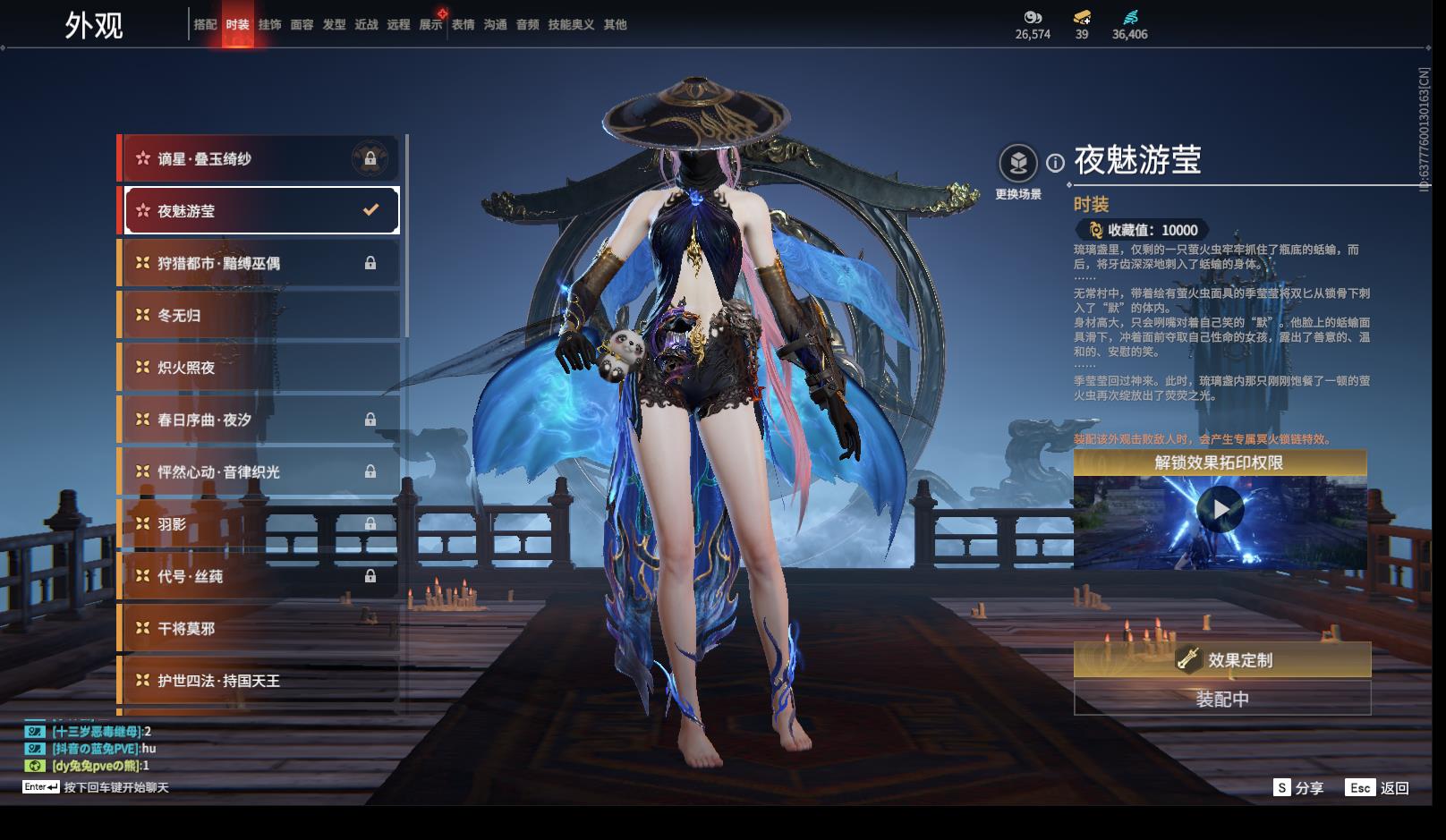The height and width of the screenshot is (840, 1446).
Task: Switch to the 技能奥义 tab
Action: click(x=571, y=25)
